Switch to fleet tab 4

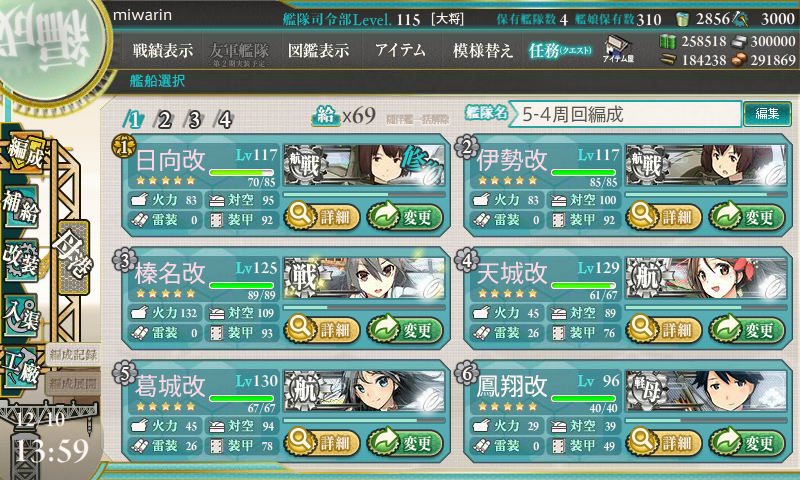[x=225, y=120]
